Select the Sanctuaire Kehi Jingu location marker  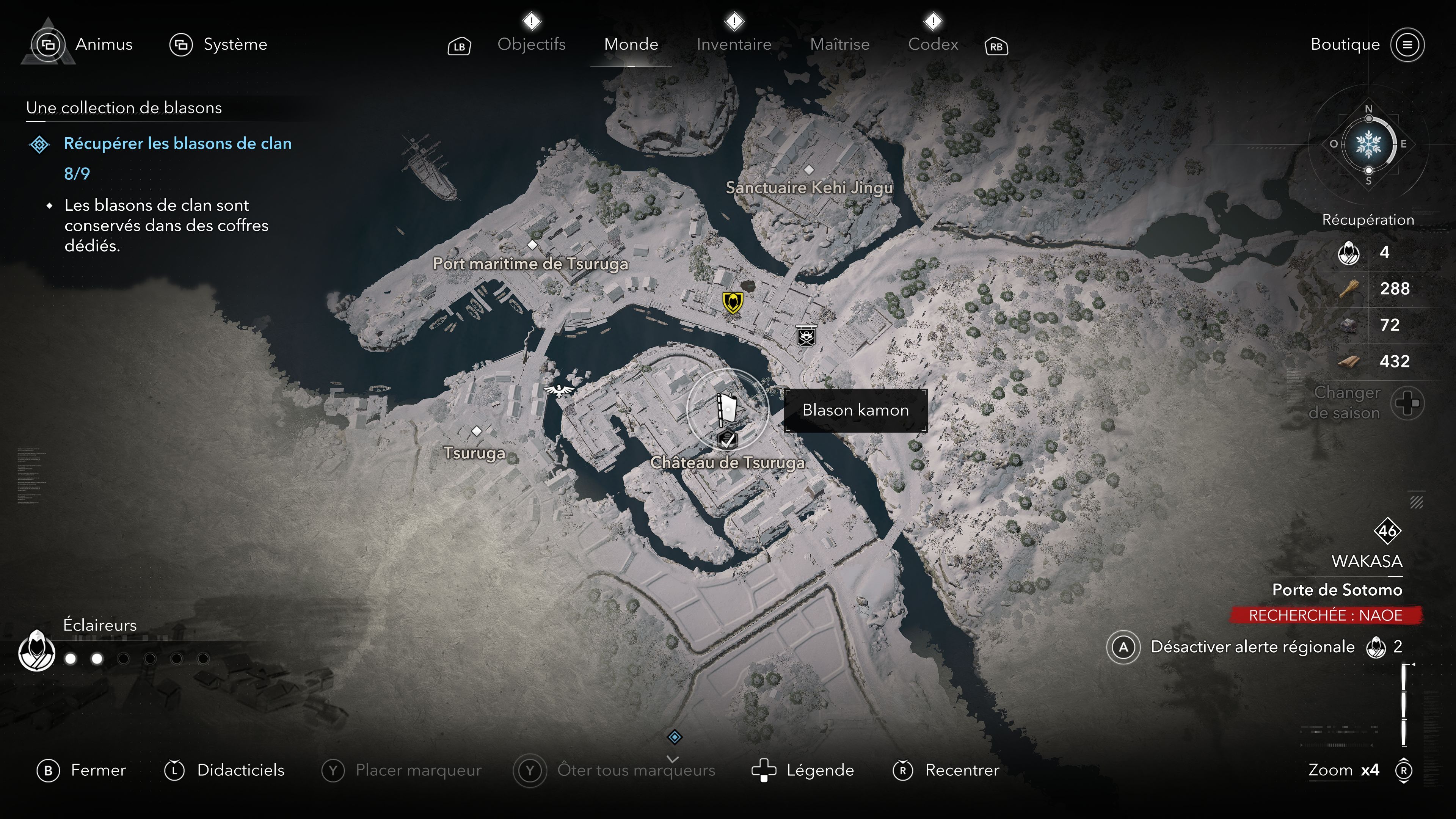(809, 169)
